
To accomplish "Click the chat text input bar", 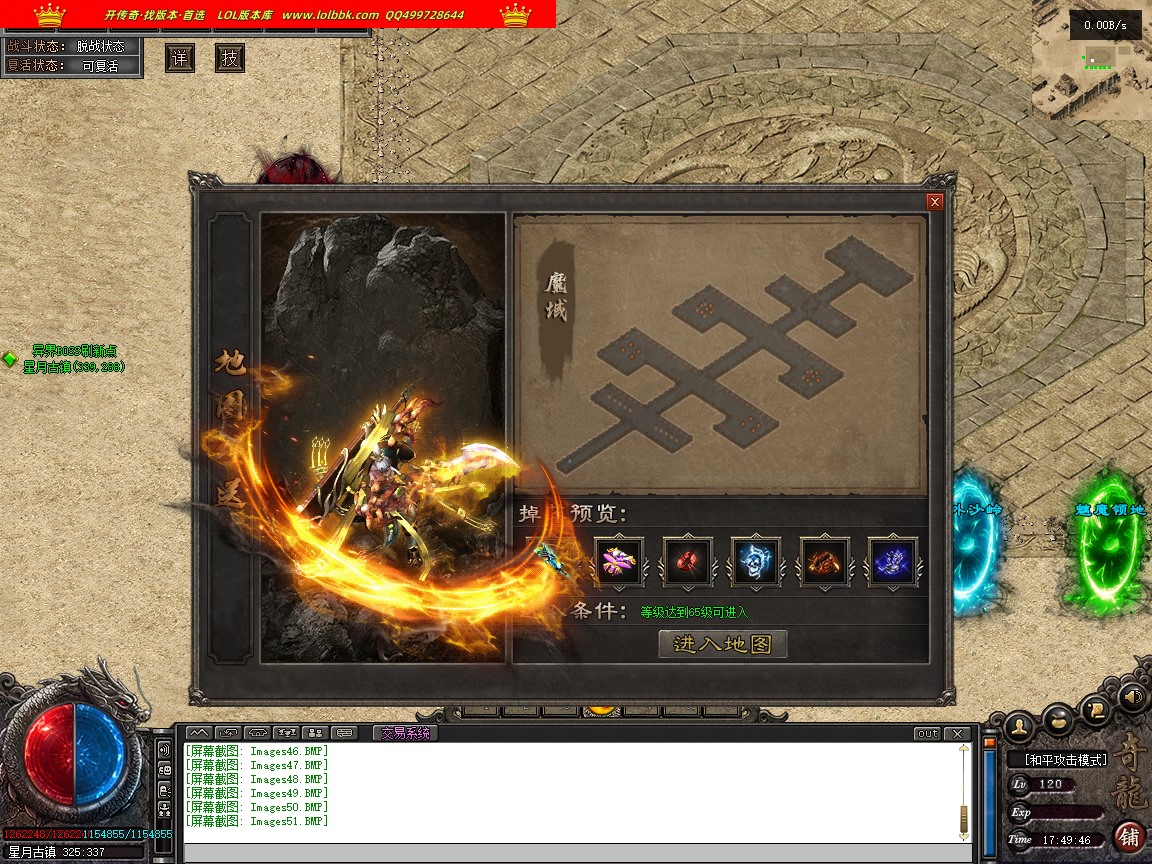I will coord(575,853).
